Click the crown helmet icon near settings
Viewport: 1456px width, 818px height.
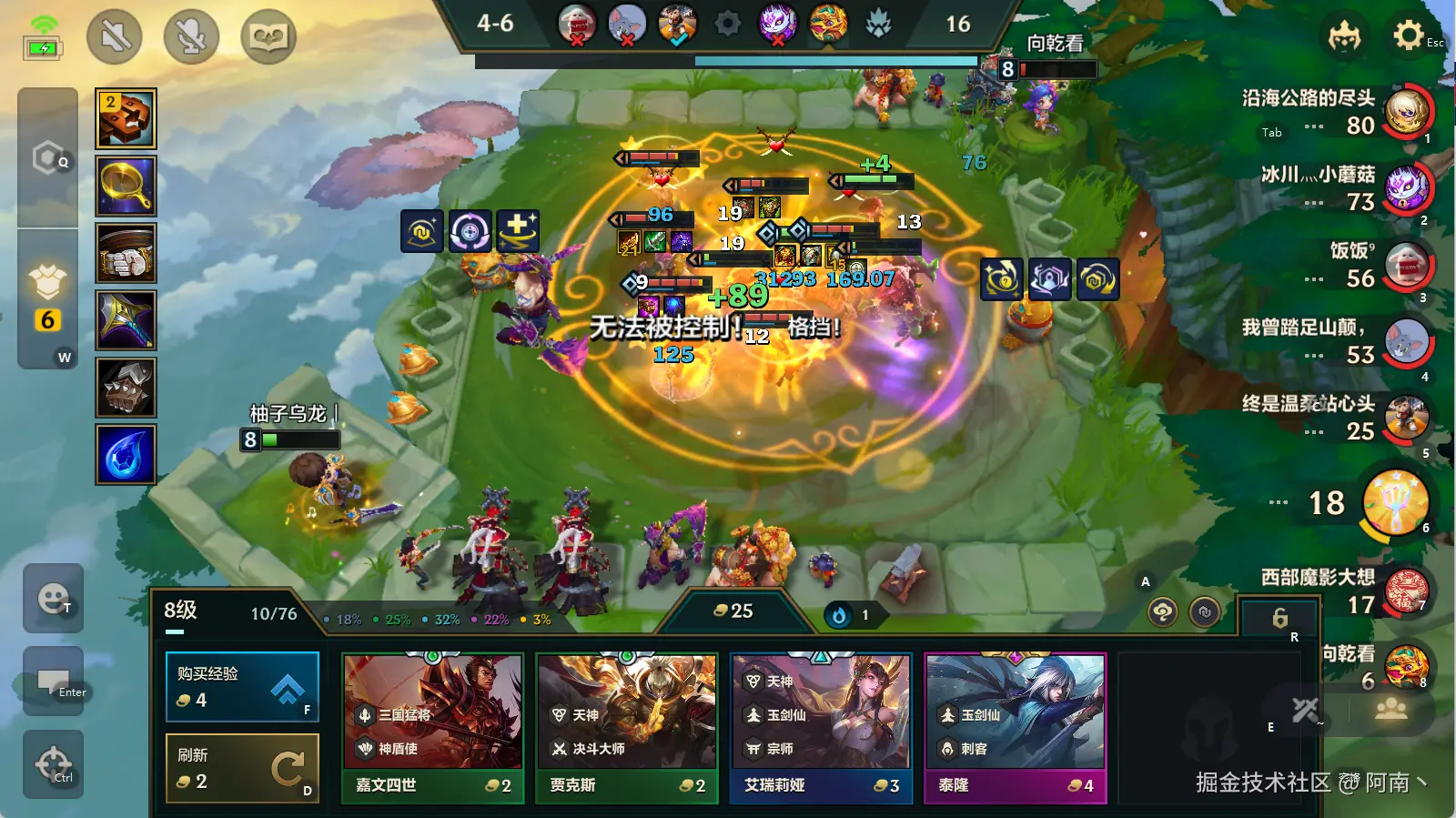pyautogui.click(x=1344, y=35)
